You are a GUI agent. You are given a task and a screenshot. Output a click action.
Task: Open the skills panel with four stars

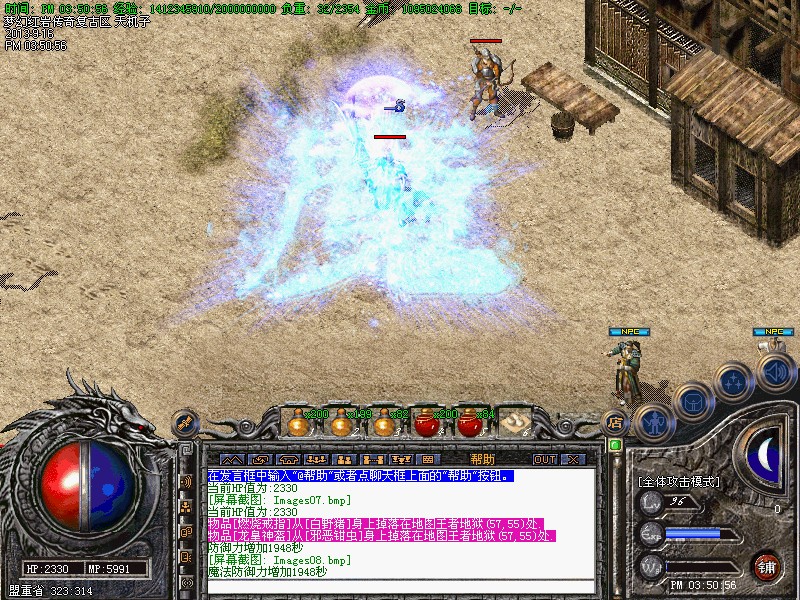pyautogui.click(x=735, y=380)
